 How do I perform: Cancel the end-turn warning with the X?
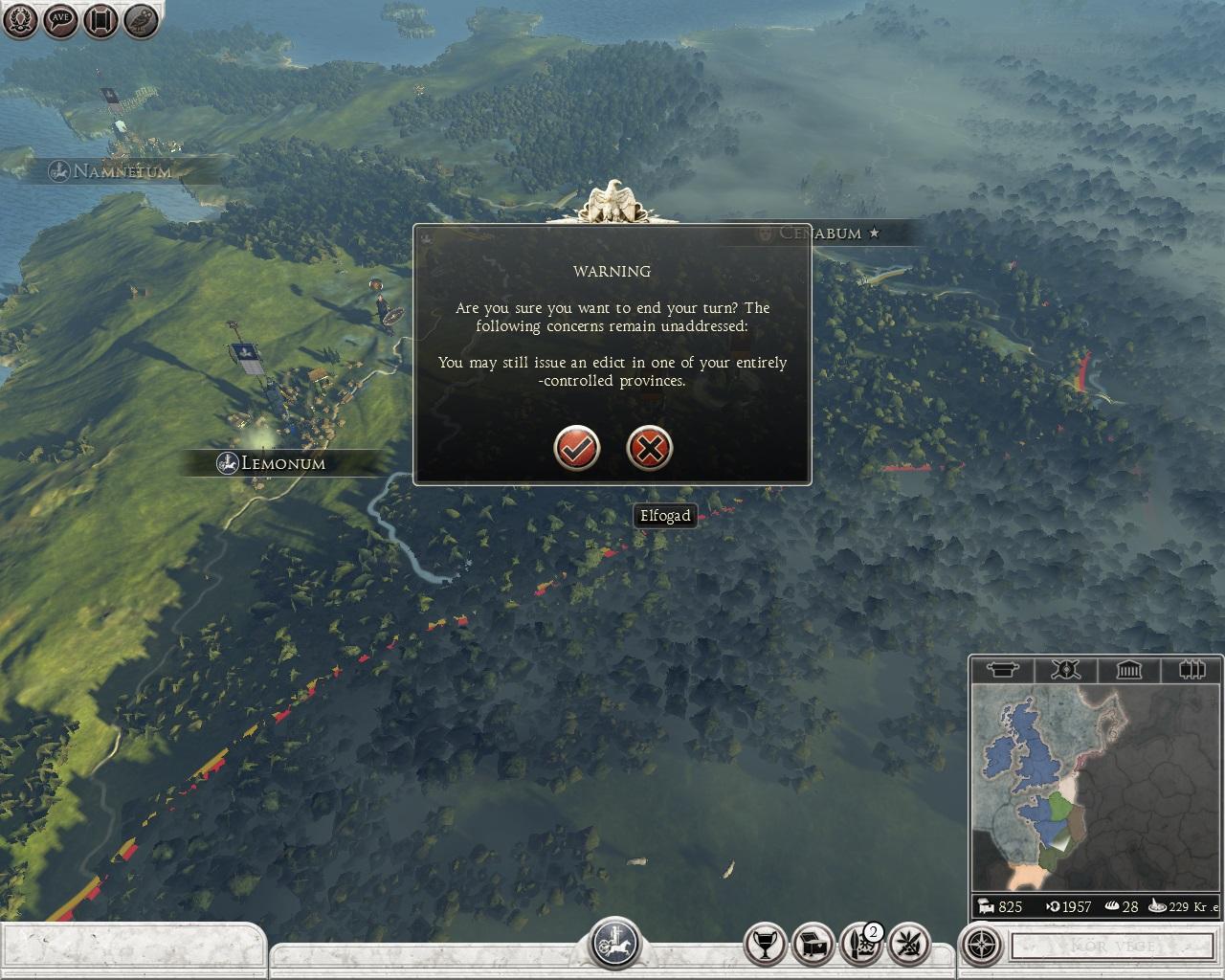[650, 448]
